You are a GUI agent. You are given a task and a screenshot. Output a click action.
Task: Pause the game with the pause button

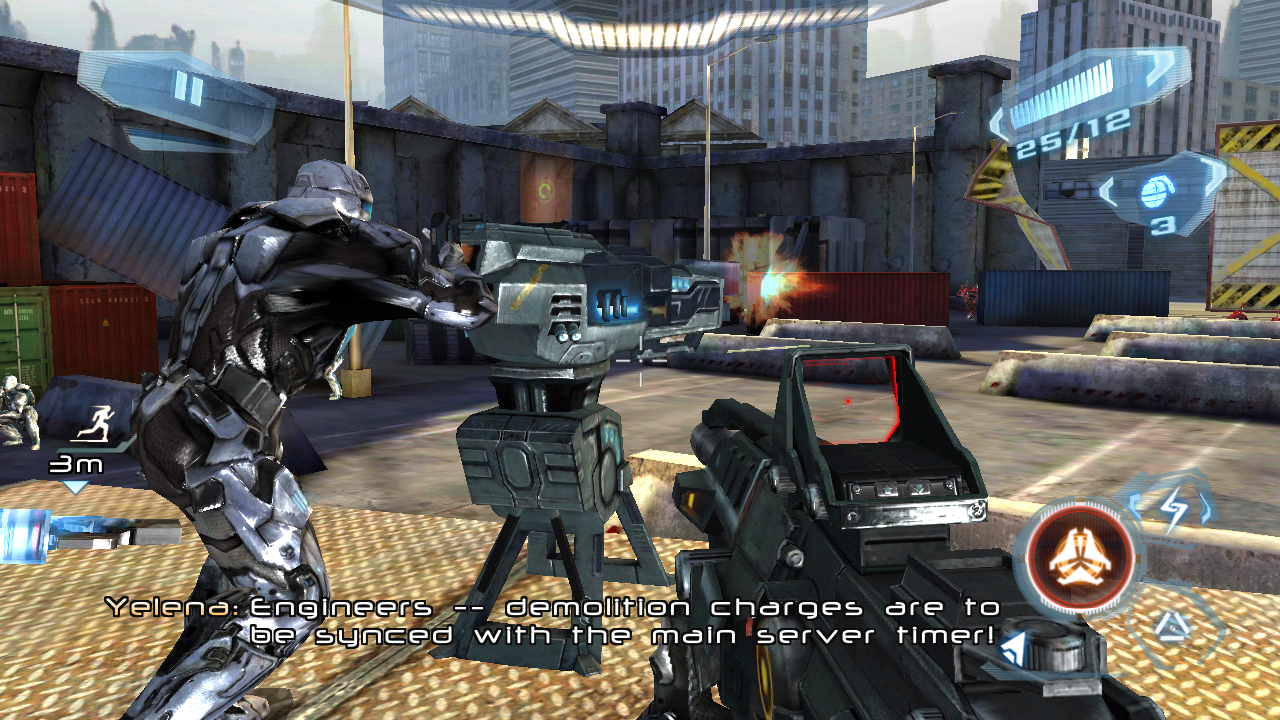[x=187, y=90]
